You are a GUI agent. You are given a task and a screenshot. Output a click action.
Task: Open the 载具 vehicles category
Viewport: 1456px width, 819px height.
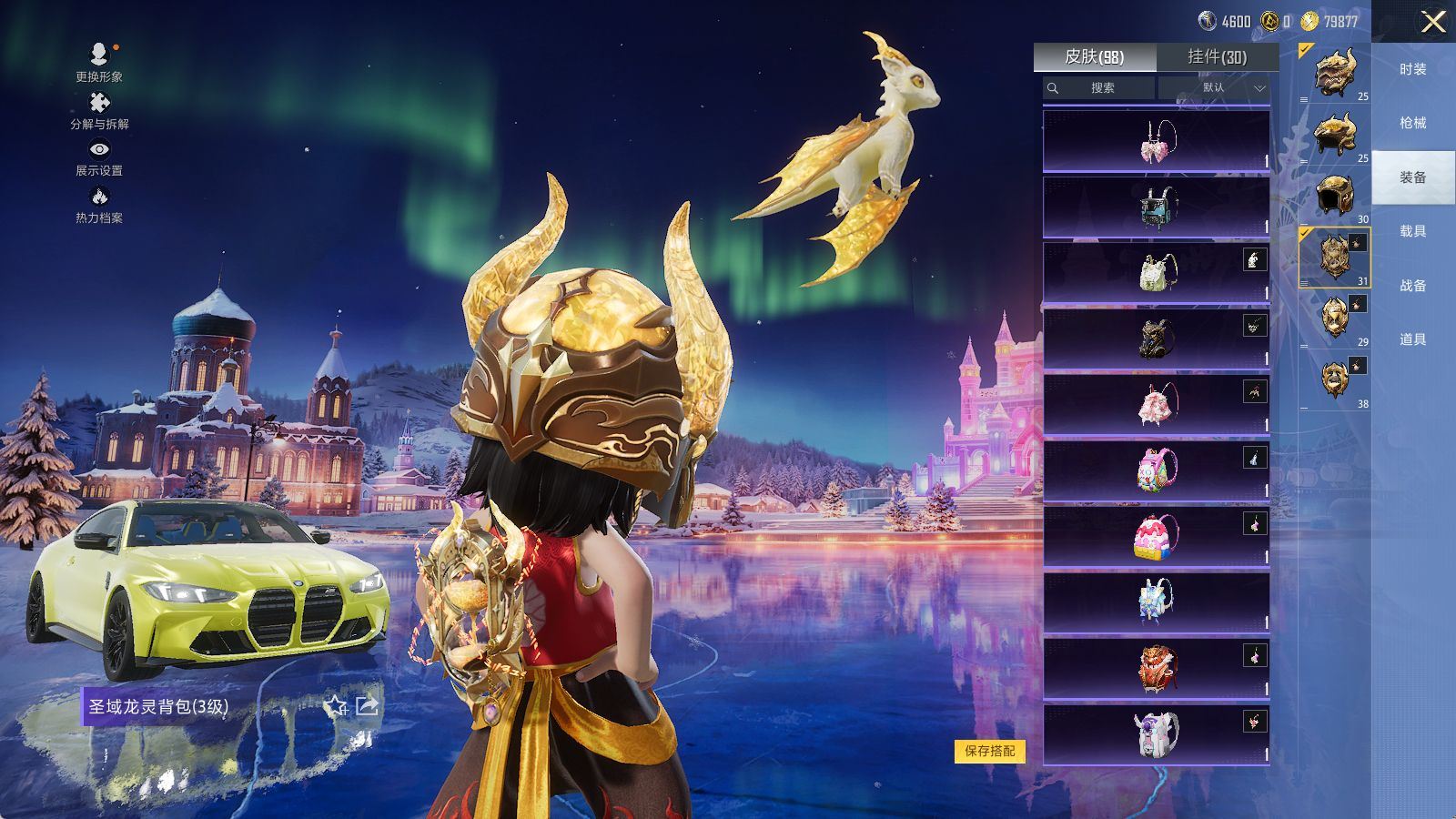point(1412,231)
